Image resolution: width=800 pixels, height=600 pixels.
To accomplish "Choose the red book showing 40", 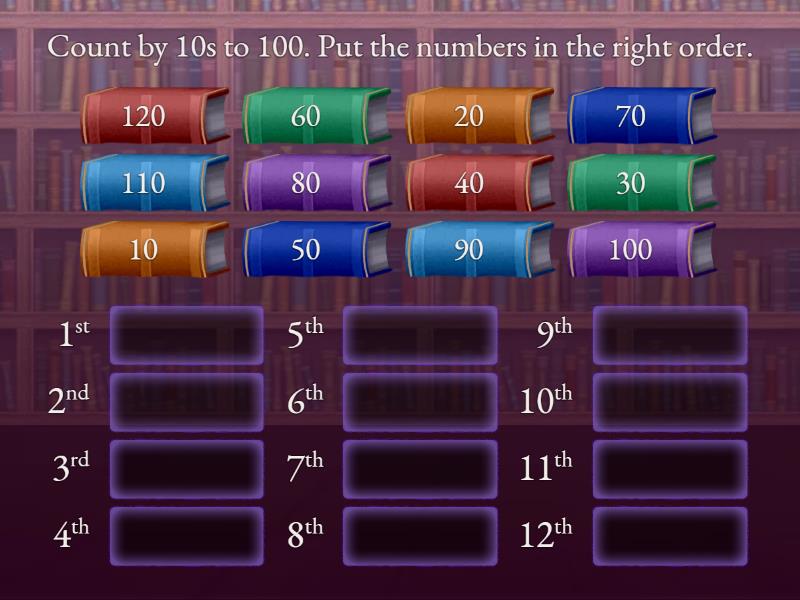I will point(468,183).
